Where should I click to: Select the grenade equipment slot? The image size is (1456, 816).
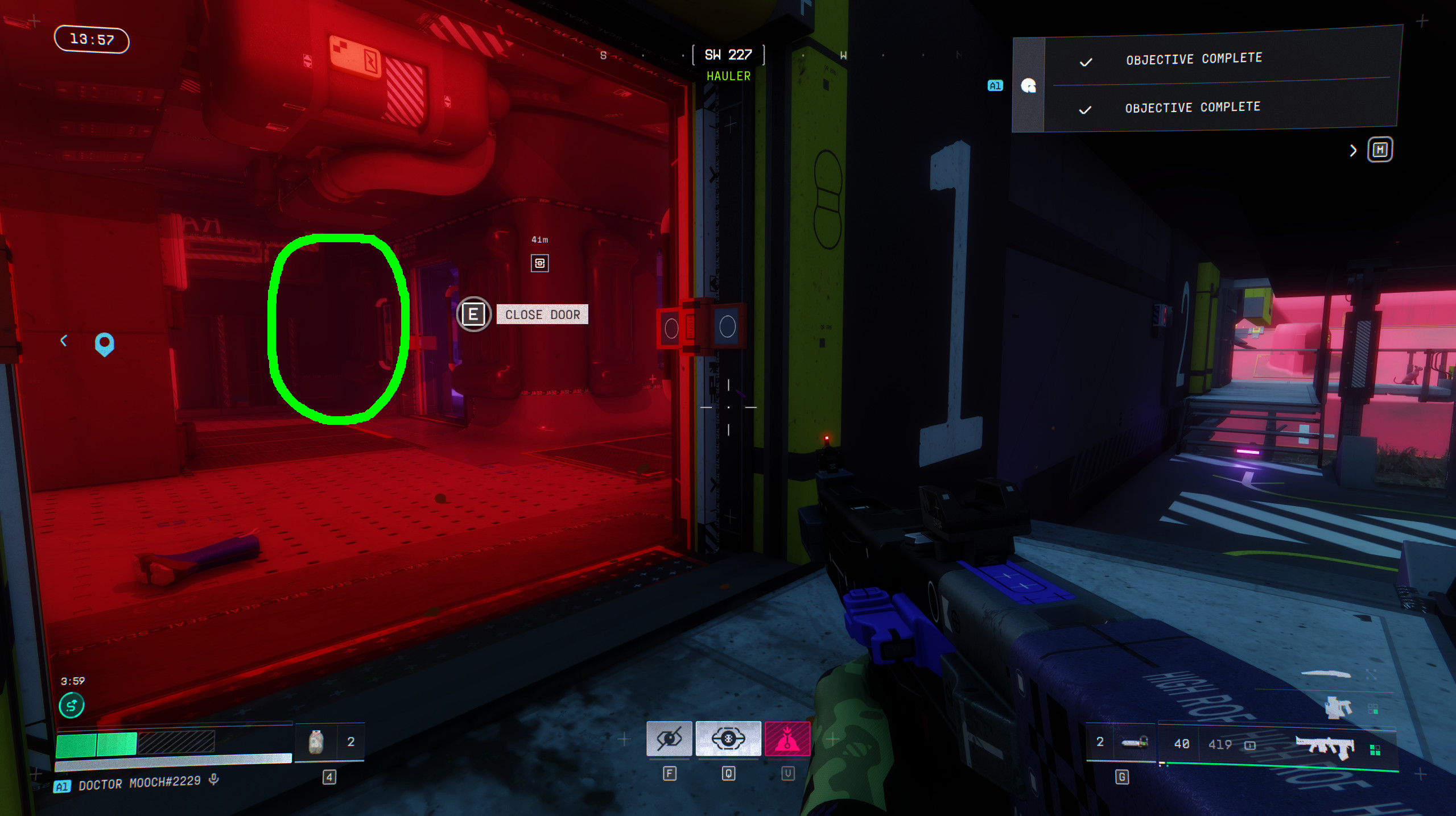click(1135, 742)
